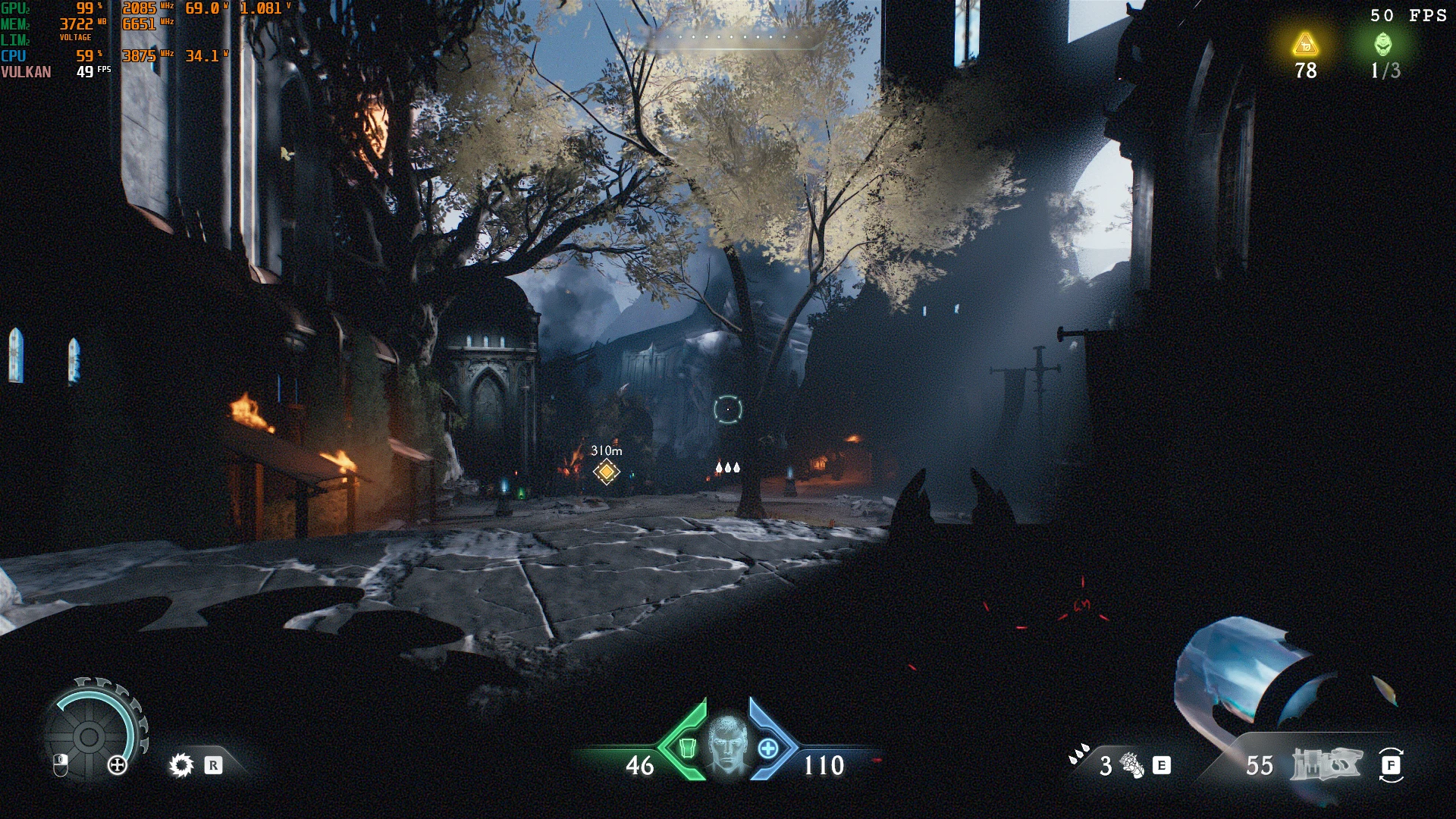Screen dimensions: 1456x819
Task: Use the blue plus chevron icon
Action: tap(768, 748)
